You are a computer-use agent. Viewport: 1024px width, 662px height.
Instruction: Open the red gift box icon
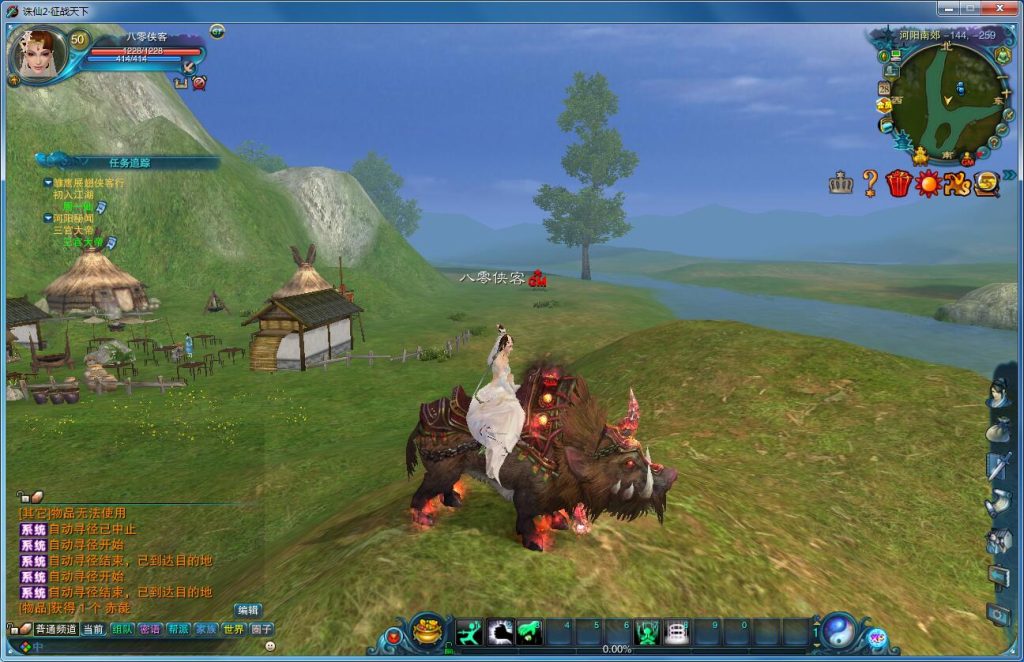[x=898, y=183]
